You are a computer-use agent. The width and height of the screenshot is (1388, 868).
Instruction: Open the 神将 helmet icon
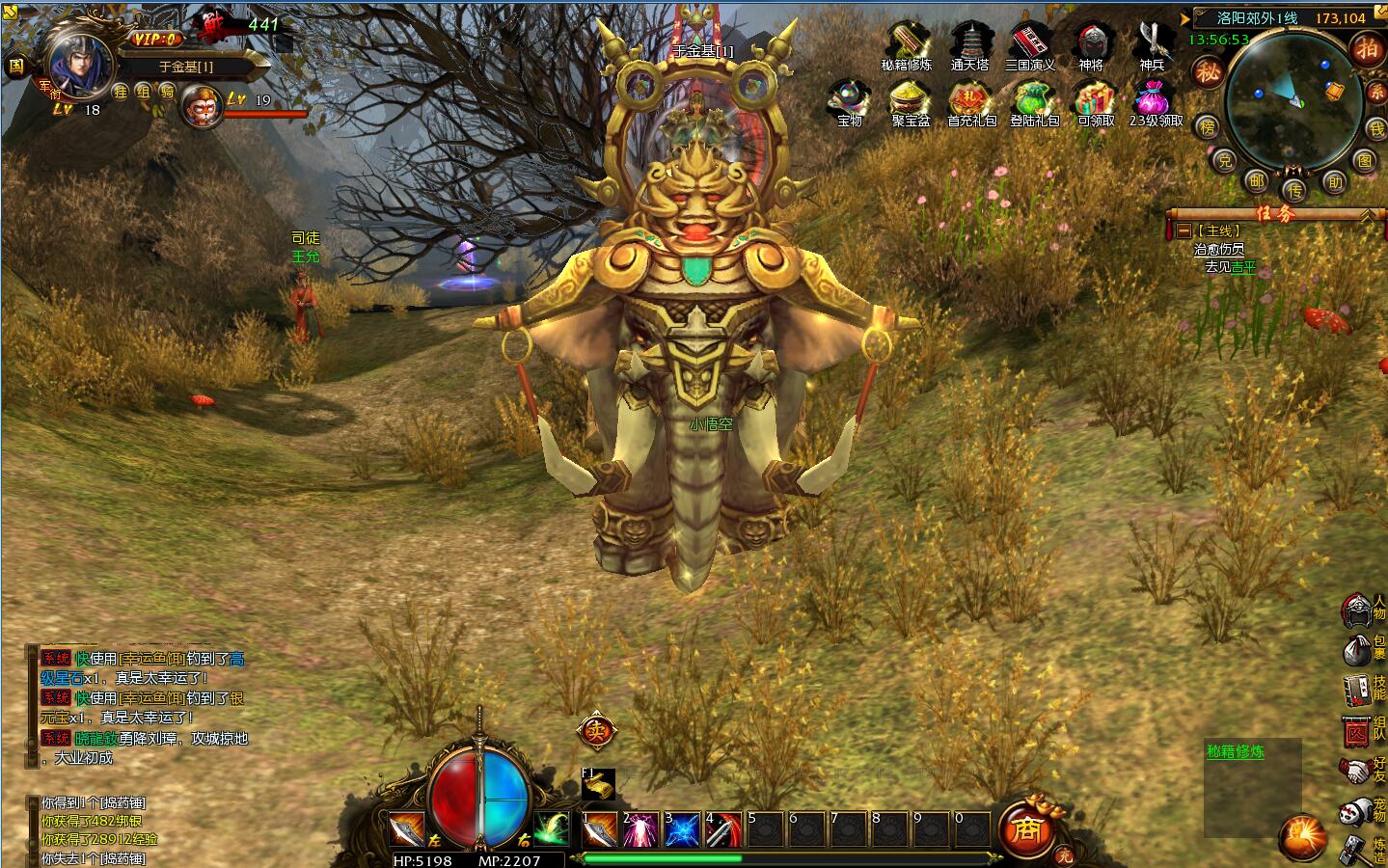pos(1091,43)
